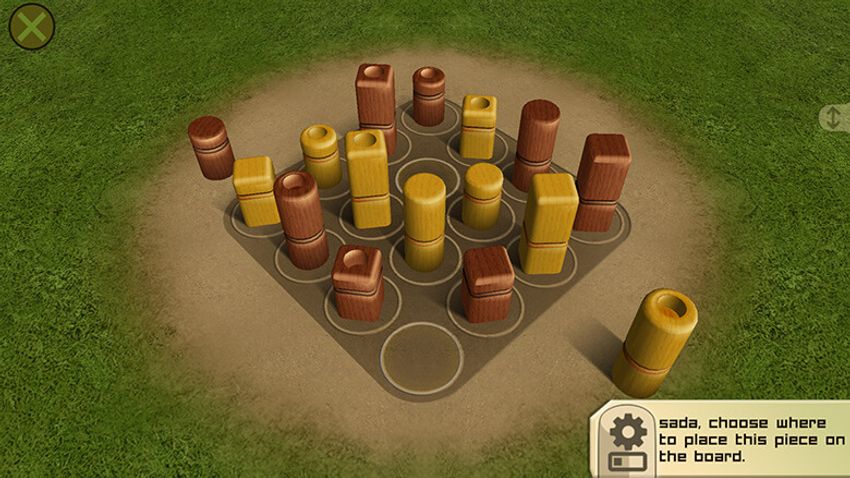Close the game with the green X
The image size is (850, 478).
click(32, 27)
